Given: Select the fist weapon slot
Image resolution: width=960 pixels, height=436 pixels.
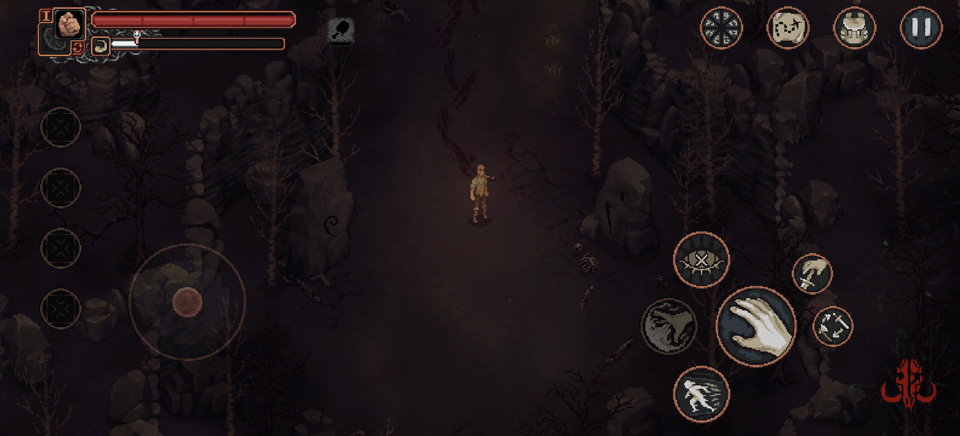Looking at the screenshot, I should (x=69, y=24).
